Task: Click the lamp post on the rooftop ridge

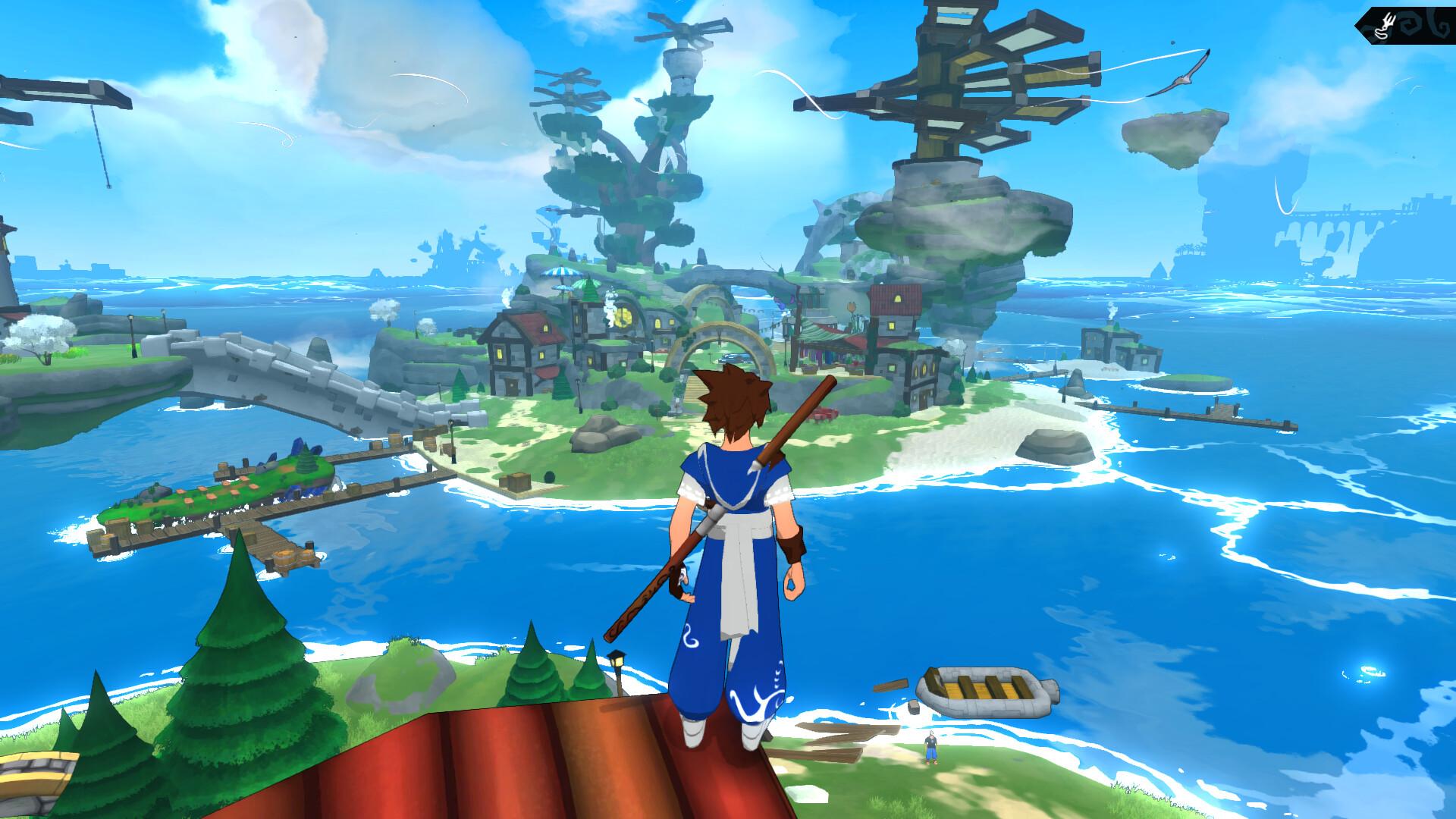Action: click(x=616, y=661)
